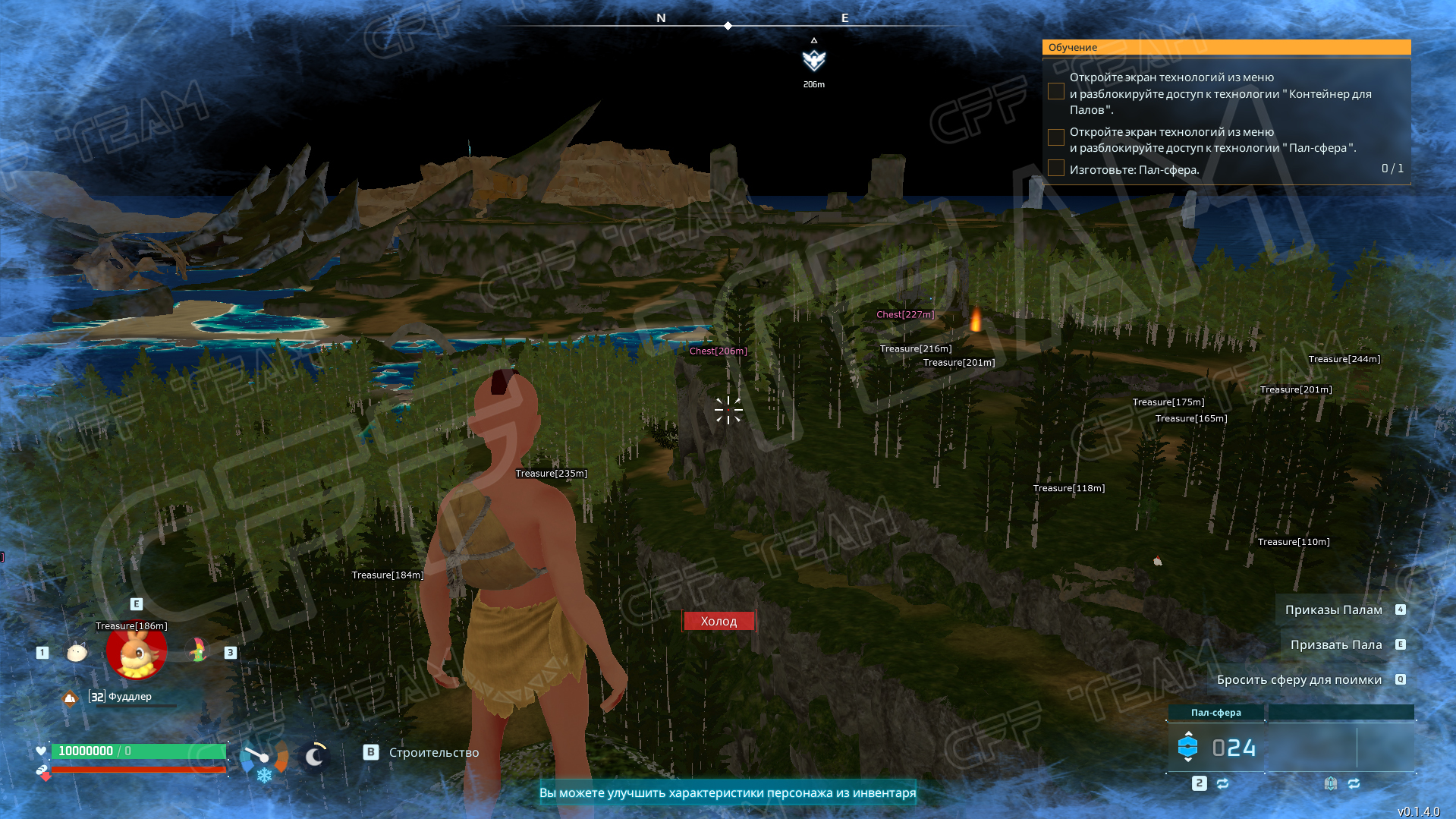Click the crescent moon time-of-day icon
Image resolution: width=1456 pixels, height=819 pixels.
pos(314,756)
